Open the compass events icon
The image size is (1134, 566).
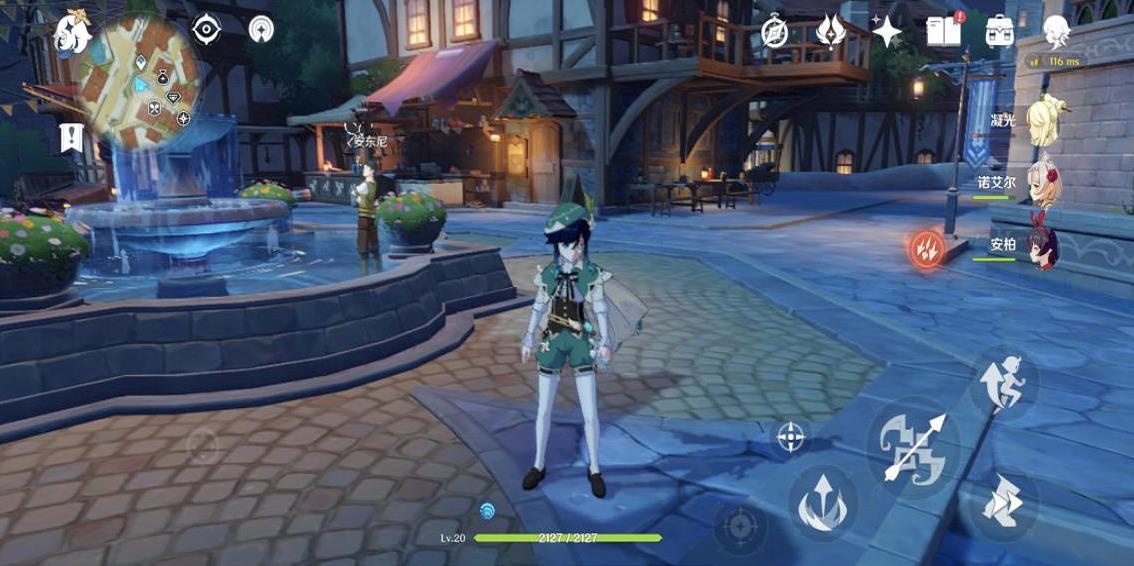point(775,32)
